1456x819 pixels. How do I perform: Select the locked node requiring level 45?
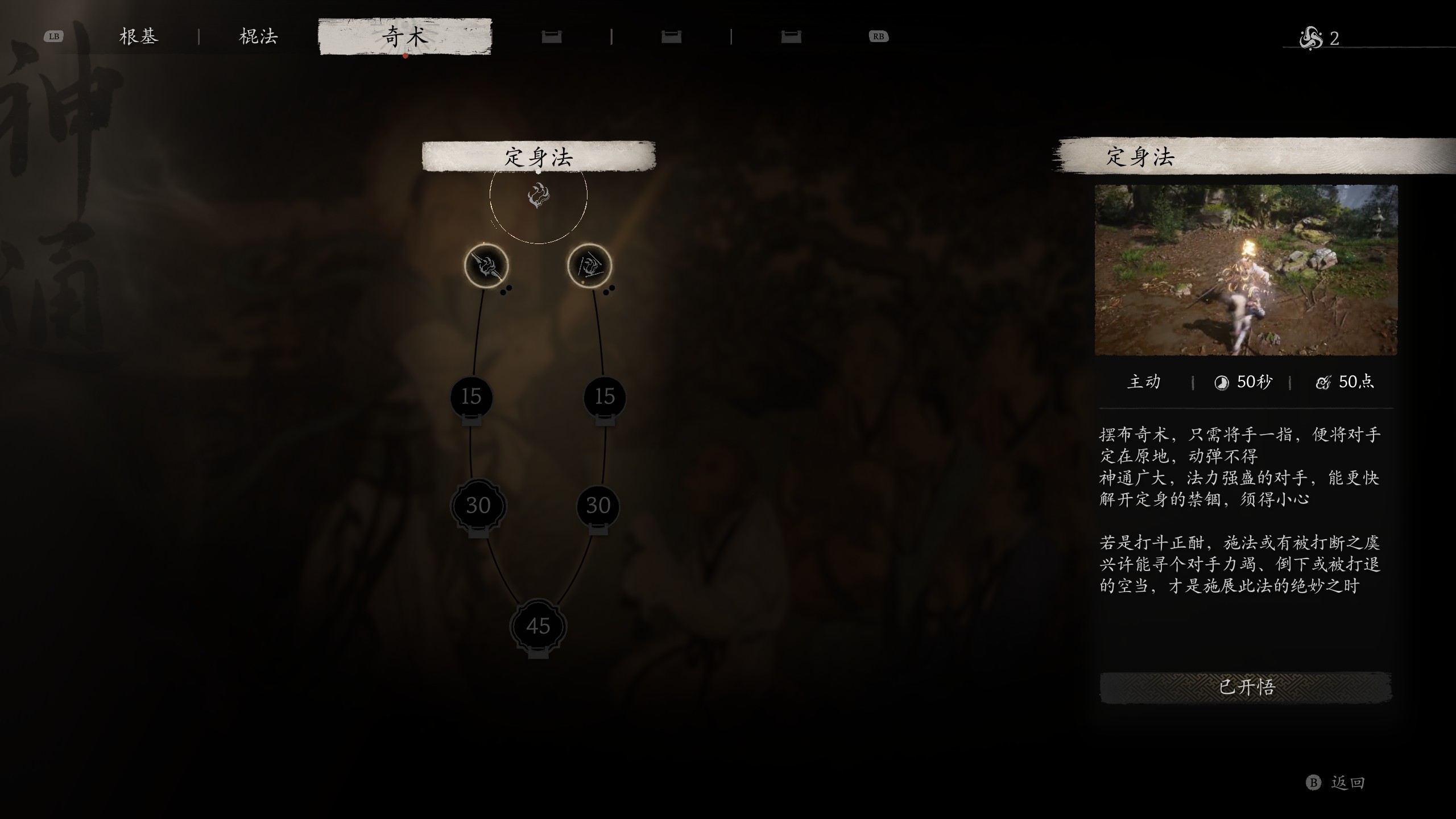click(x=538, y=626)
